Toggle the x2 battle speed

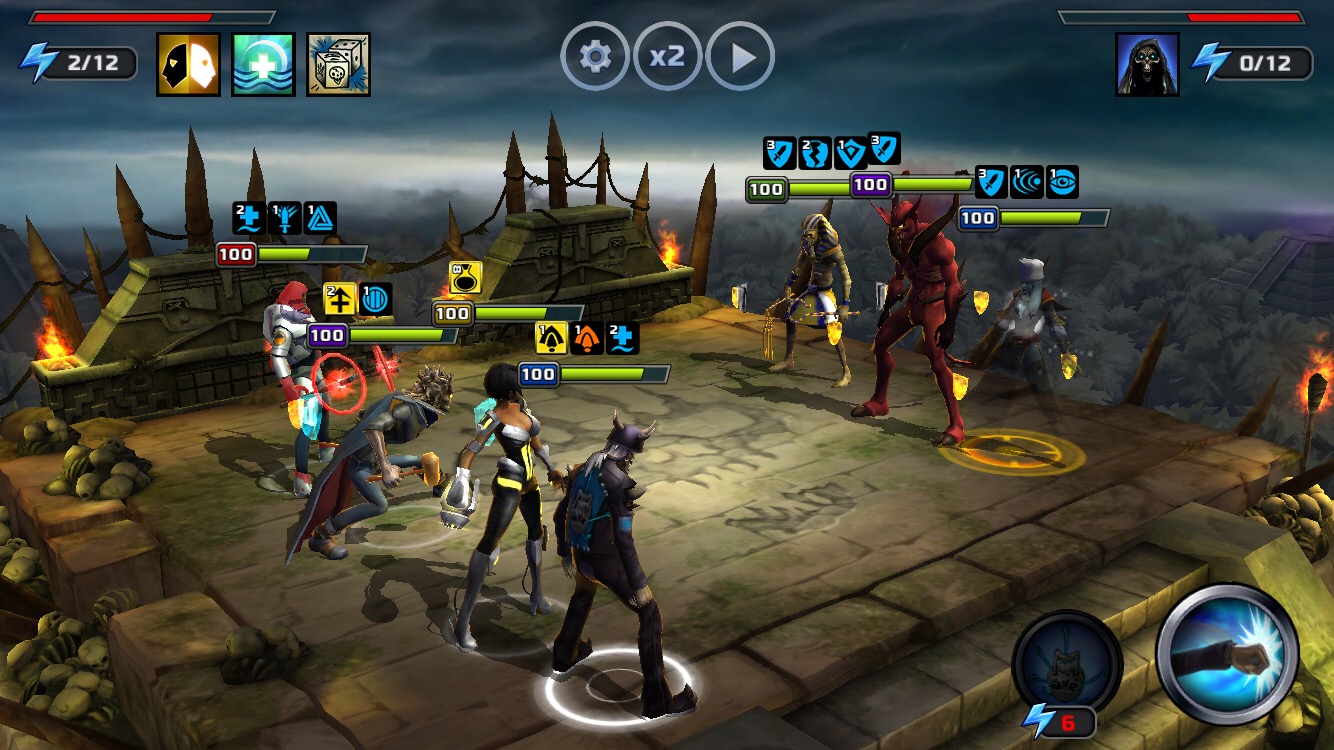pyautogui.click(x=667, y=57)
